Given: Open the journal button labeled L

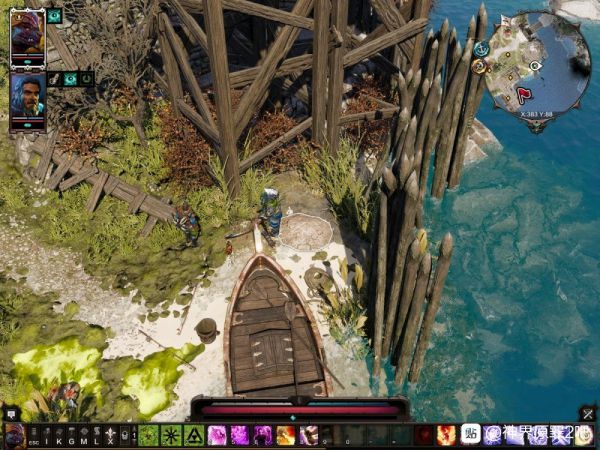Looking at the screenshot, I should pyautogui.click(x=97, y=436).
